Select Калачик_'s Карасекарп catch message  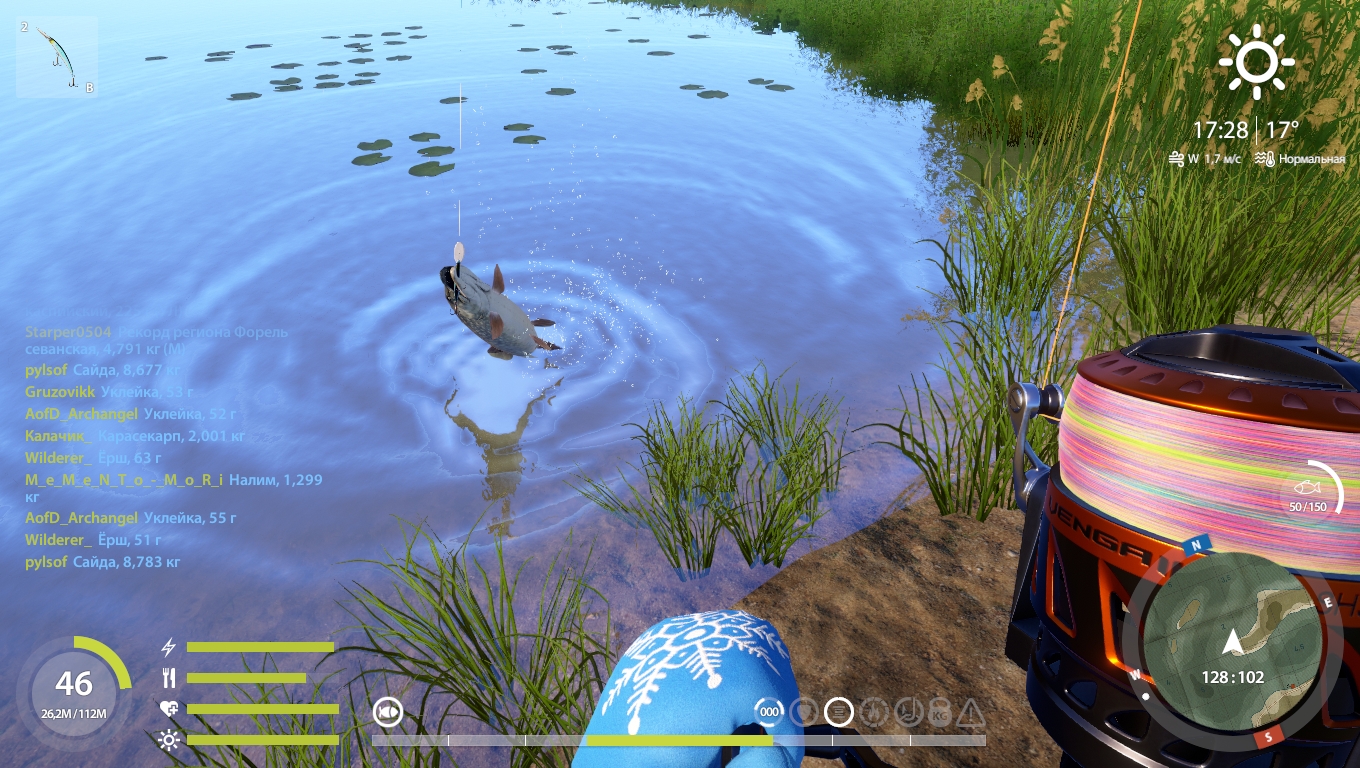coord(134,436)
